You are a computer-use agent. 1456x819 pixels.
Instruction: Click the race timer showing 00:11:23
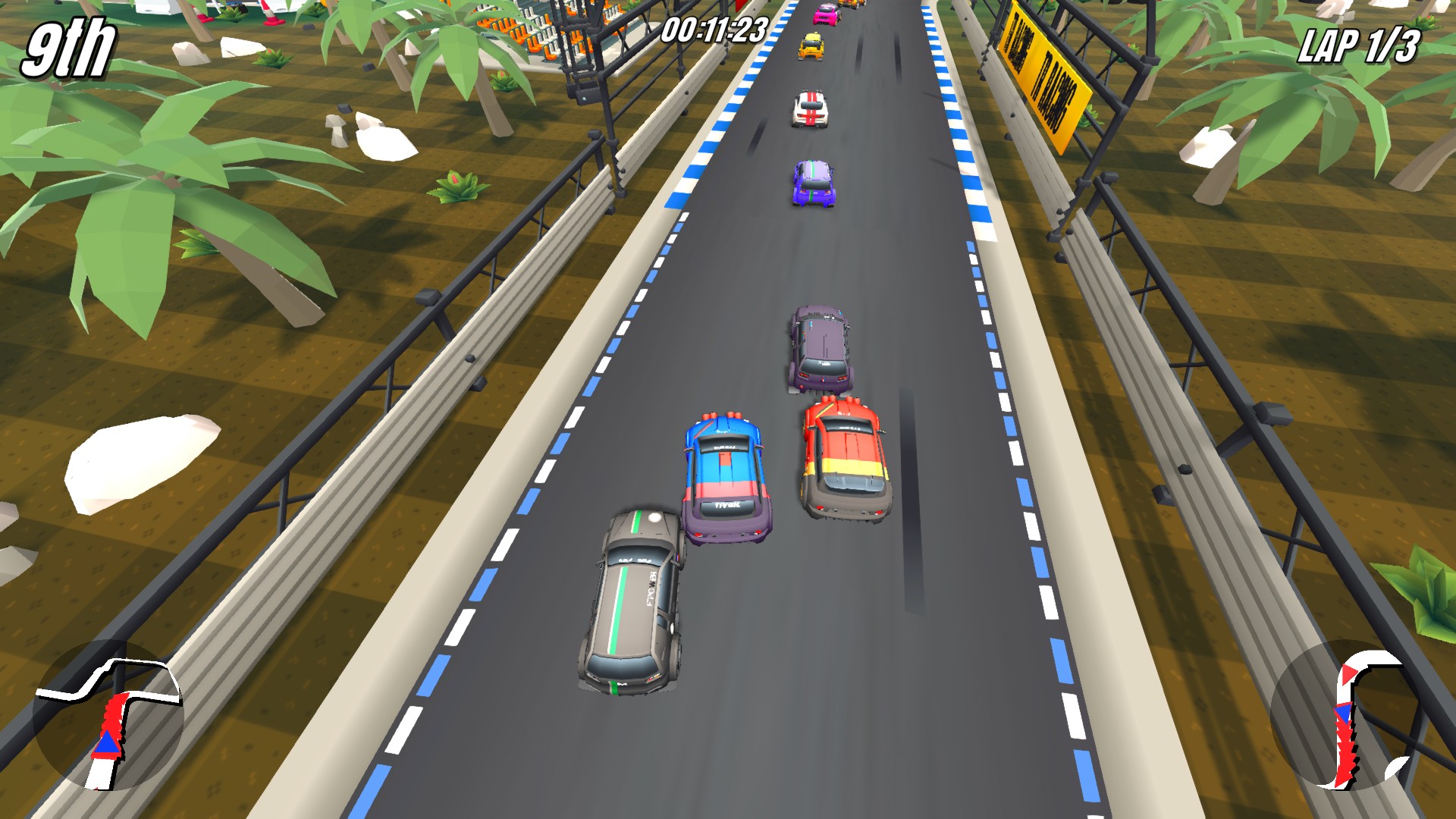(714, 27)
